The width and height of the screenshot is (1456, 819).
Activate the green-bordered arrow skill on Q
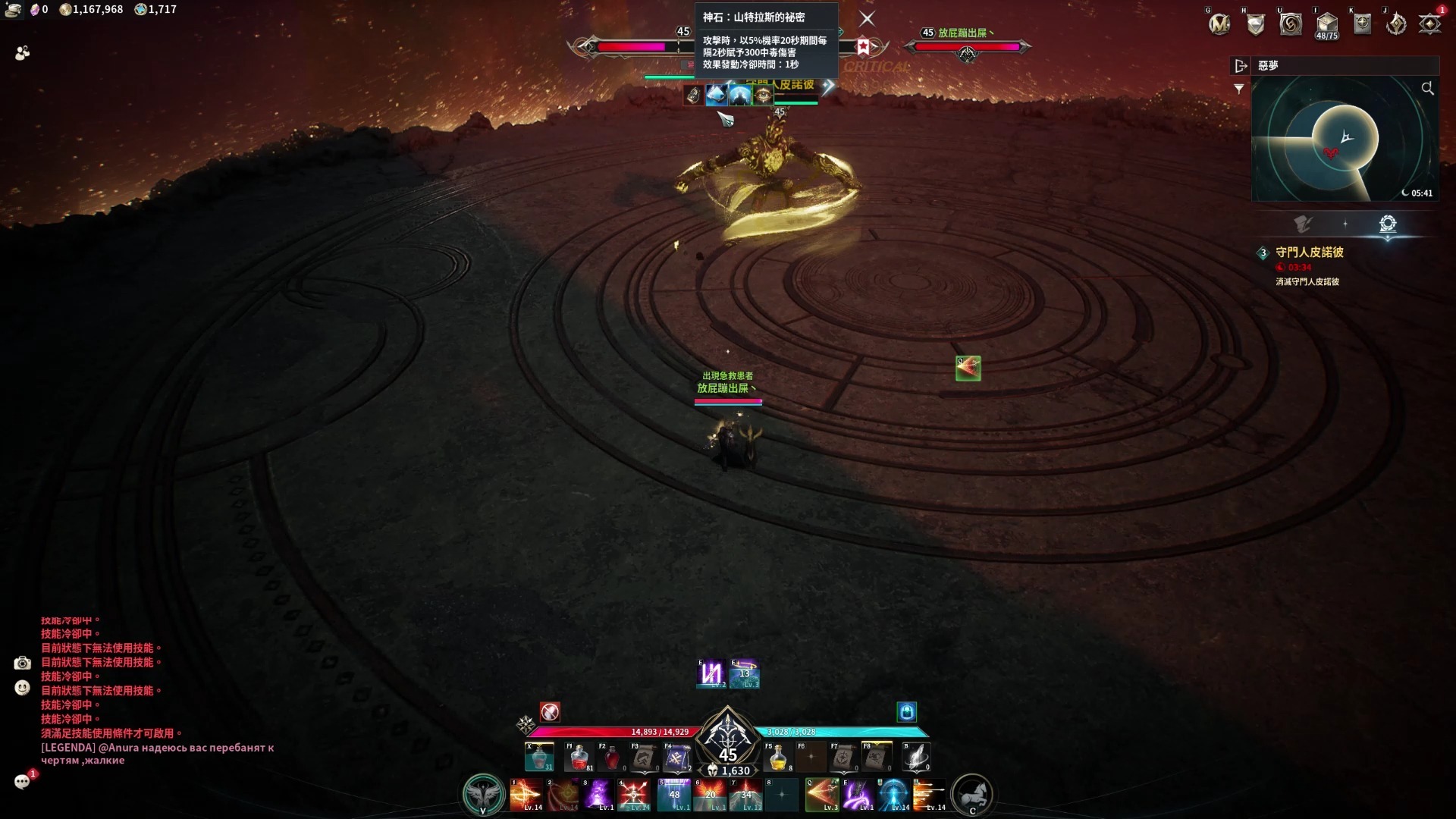point(822,795)
